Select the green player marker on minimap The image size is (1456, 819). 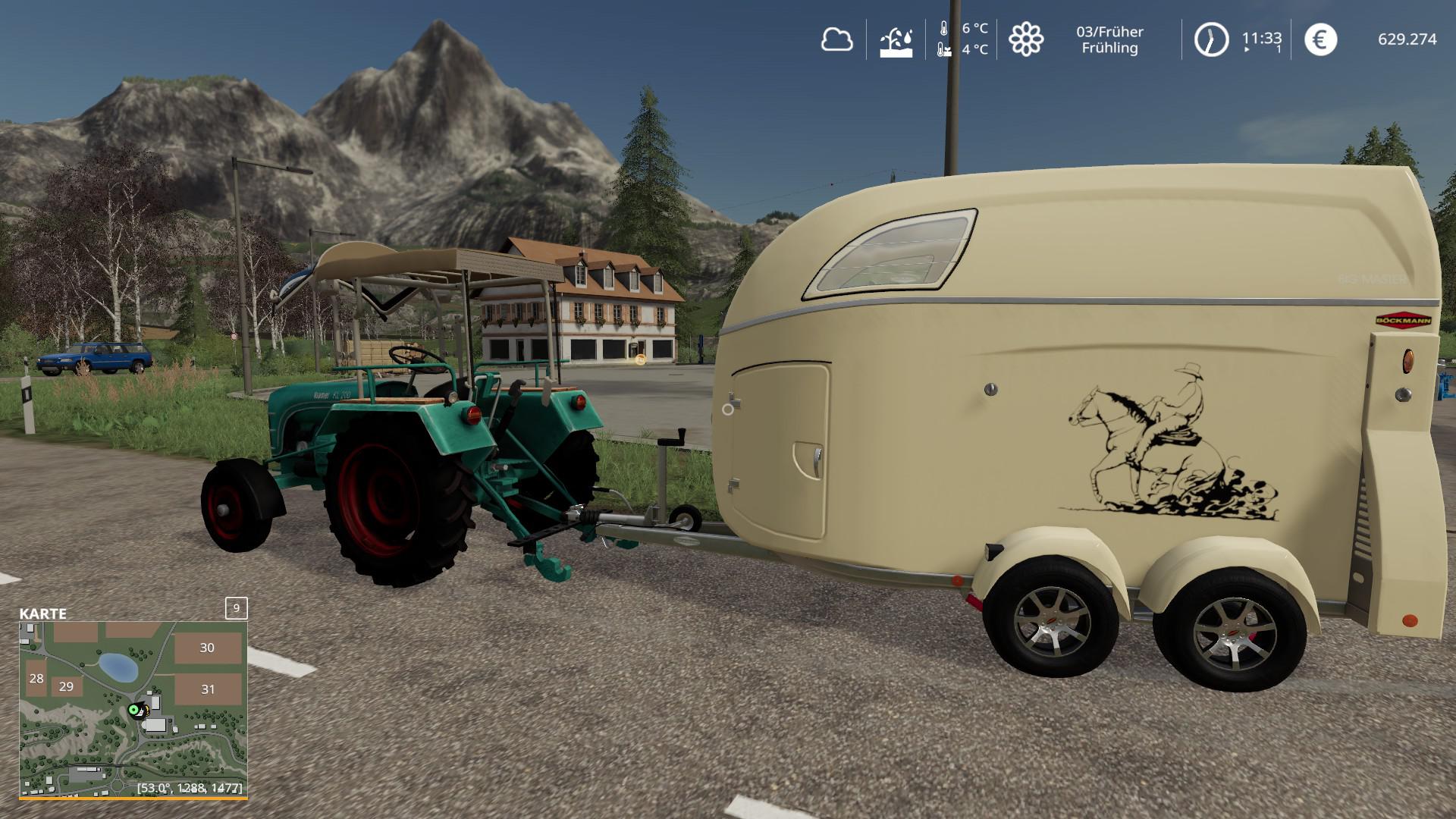(x=134, y=710)
